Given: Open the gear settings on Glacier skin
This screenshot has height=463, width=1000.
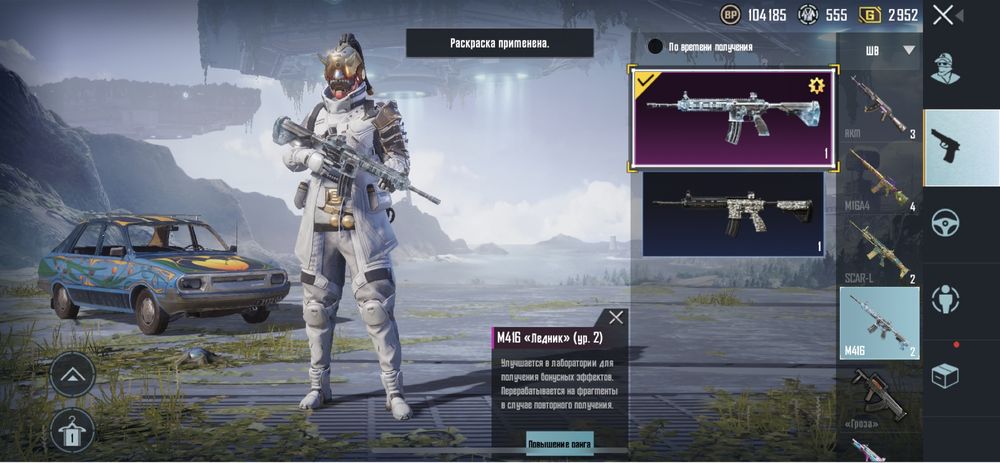Looking at the screenshot, I should tap(815, 84).
